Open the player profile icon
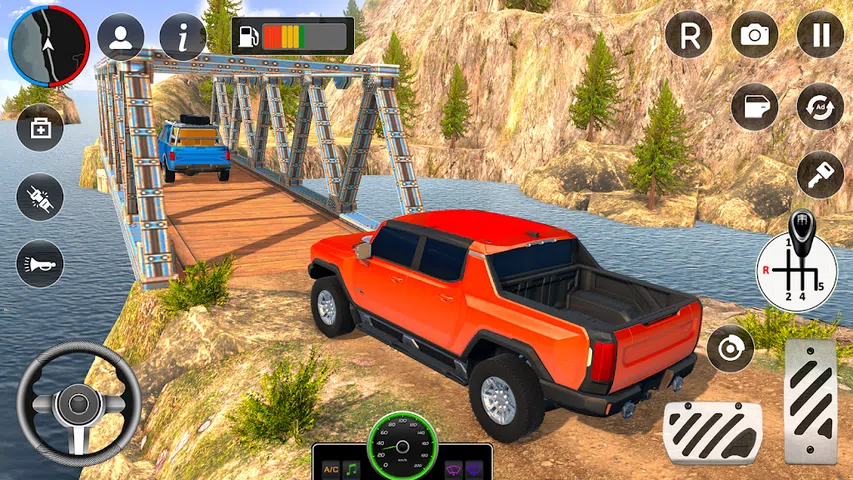This screenshot has width=853, height=480. pyautogui.click(x=120, y=37)
